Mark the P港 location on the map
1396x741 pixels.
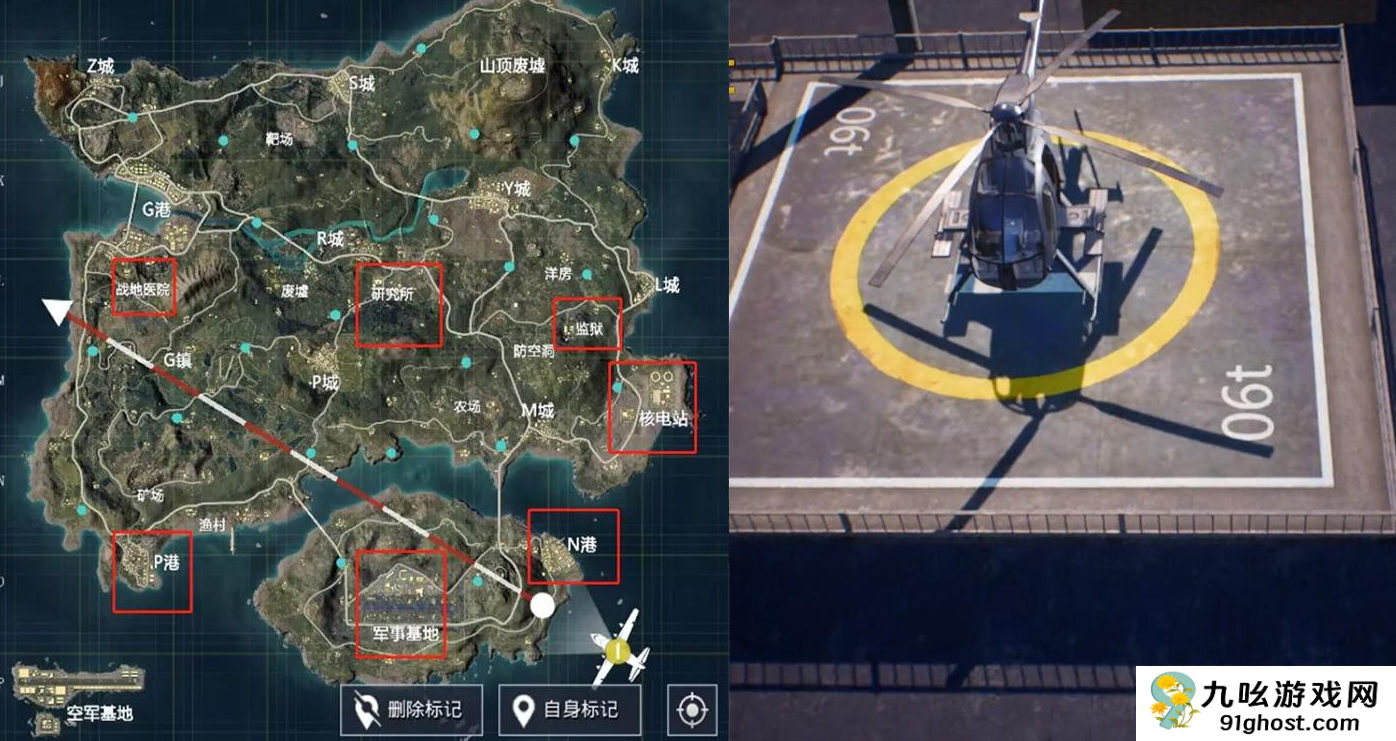click(152, 572)
